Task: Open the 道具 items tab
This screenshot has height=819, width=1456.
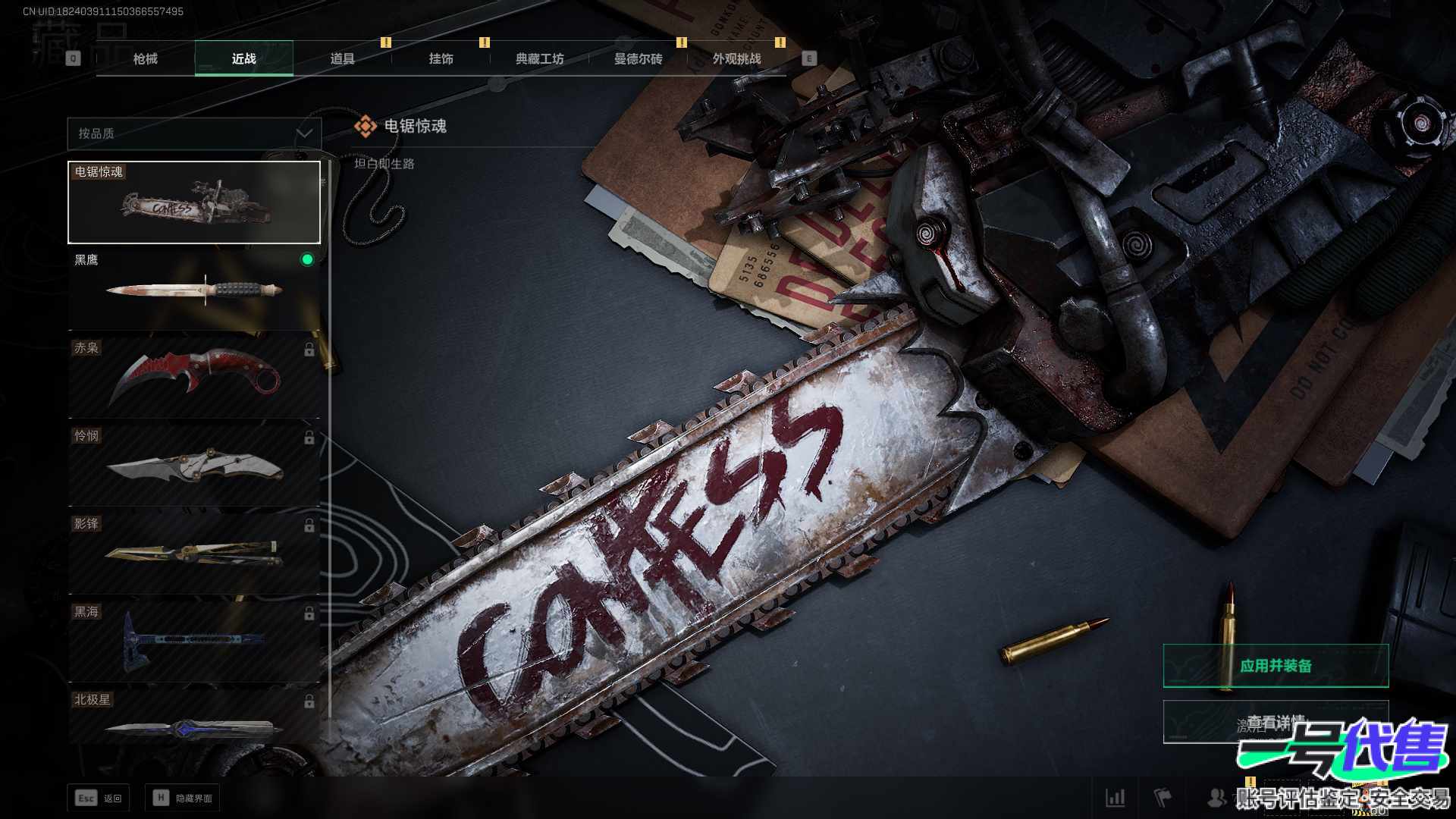Action: pos(342,58)
